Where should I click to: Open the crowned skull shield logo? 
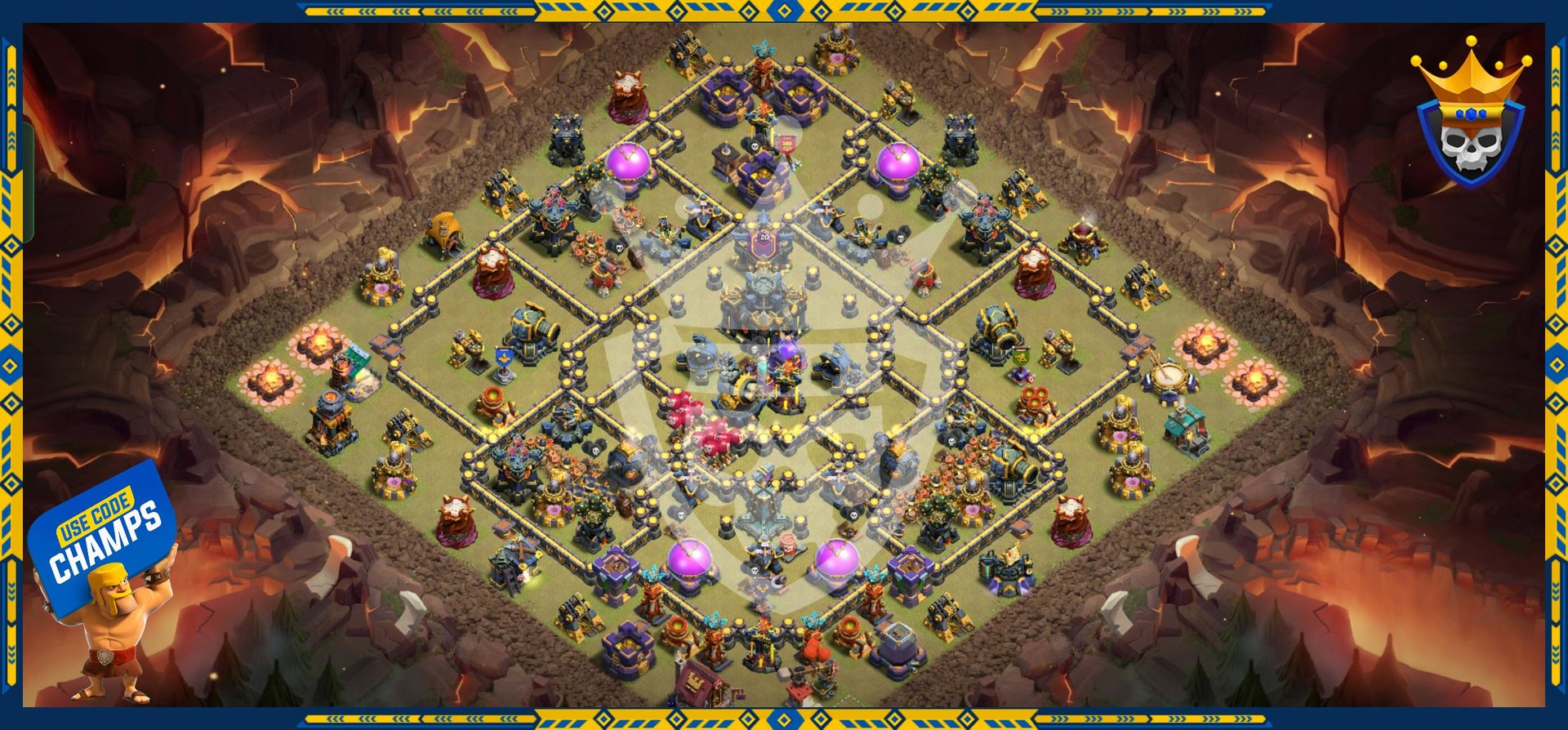(1470, 118)
